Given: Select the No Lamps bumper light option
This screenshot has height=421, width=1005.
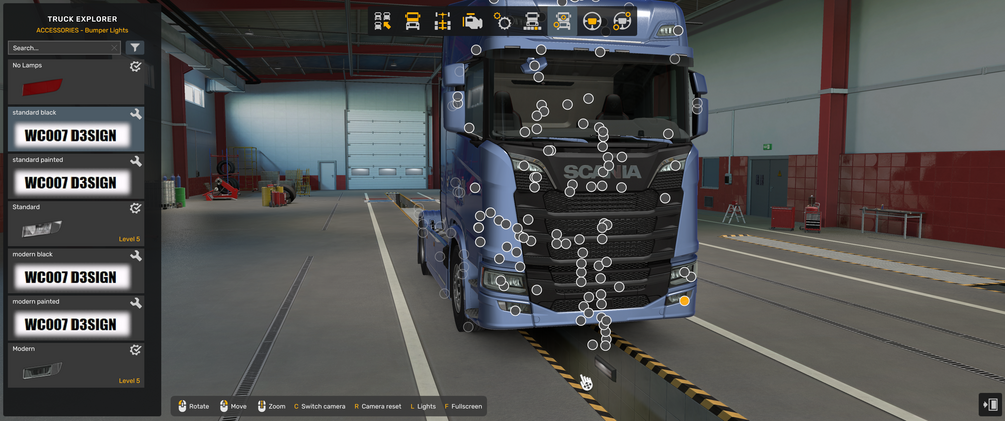Looking at the screenshot, I should [x=76, y=82].
